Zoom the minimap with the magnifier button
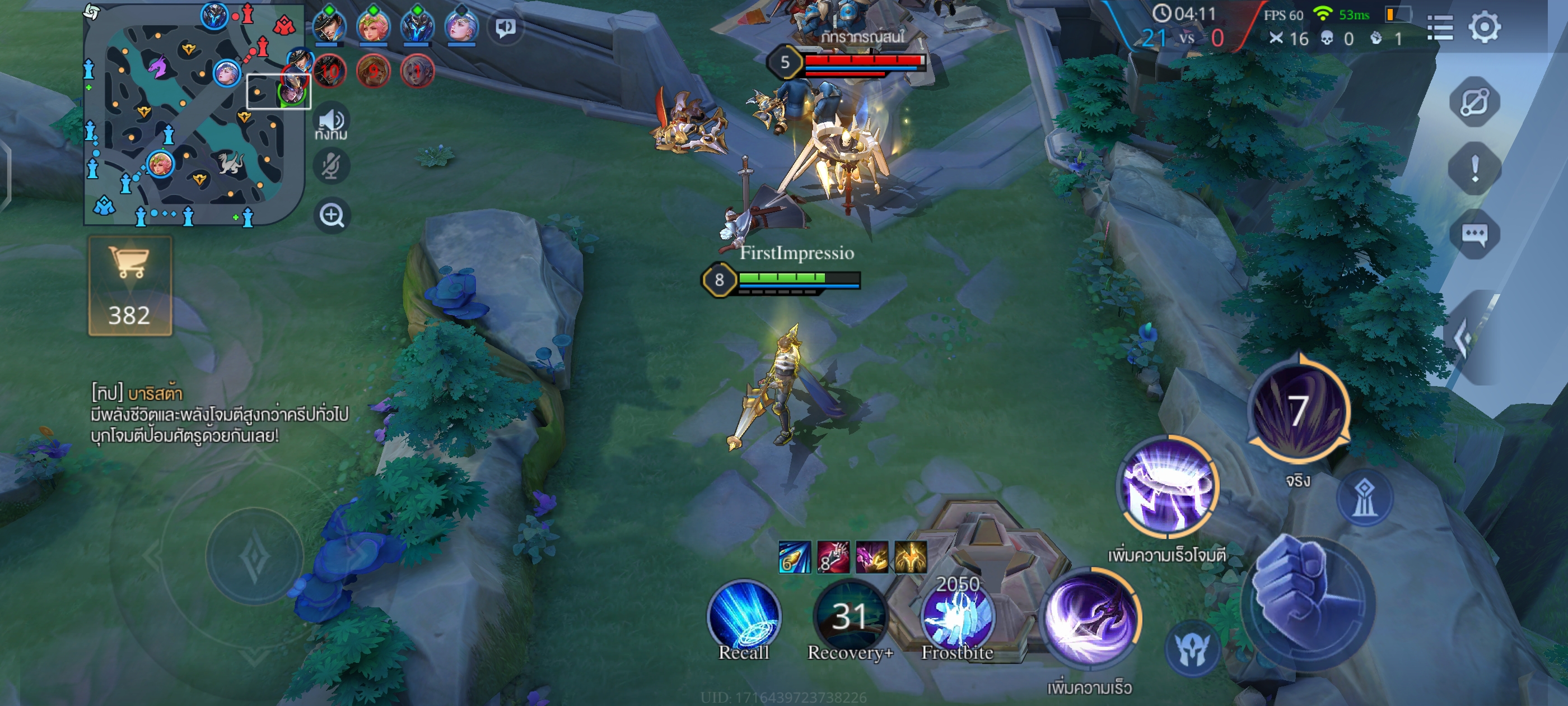The image size is (1568, 706). click(332, 215)
